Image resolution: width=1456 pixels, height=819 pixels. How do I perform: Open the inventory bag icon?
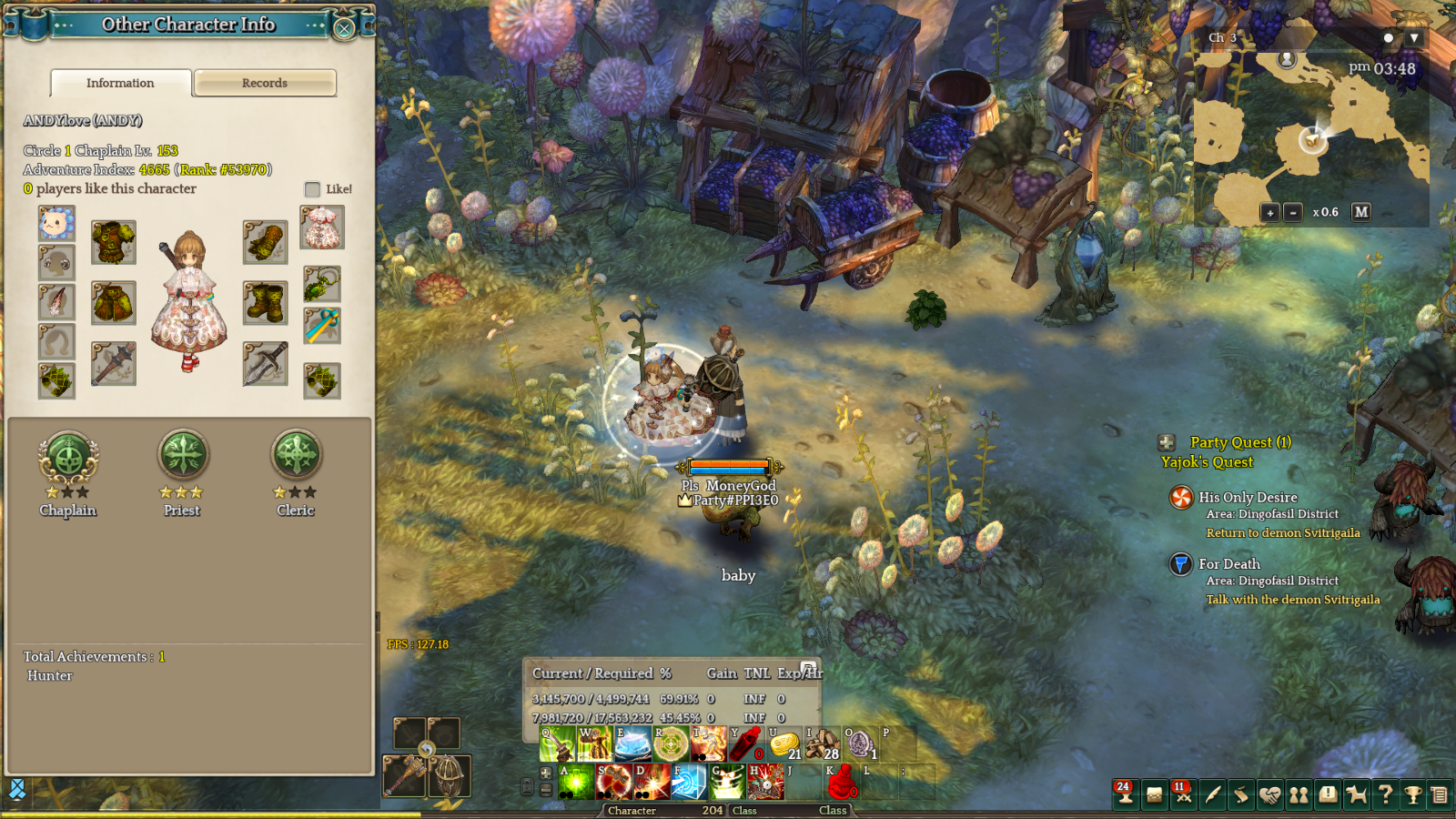(1154, 794)
